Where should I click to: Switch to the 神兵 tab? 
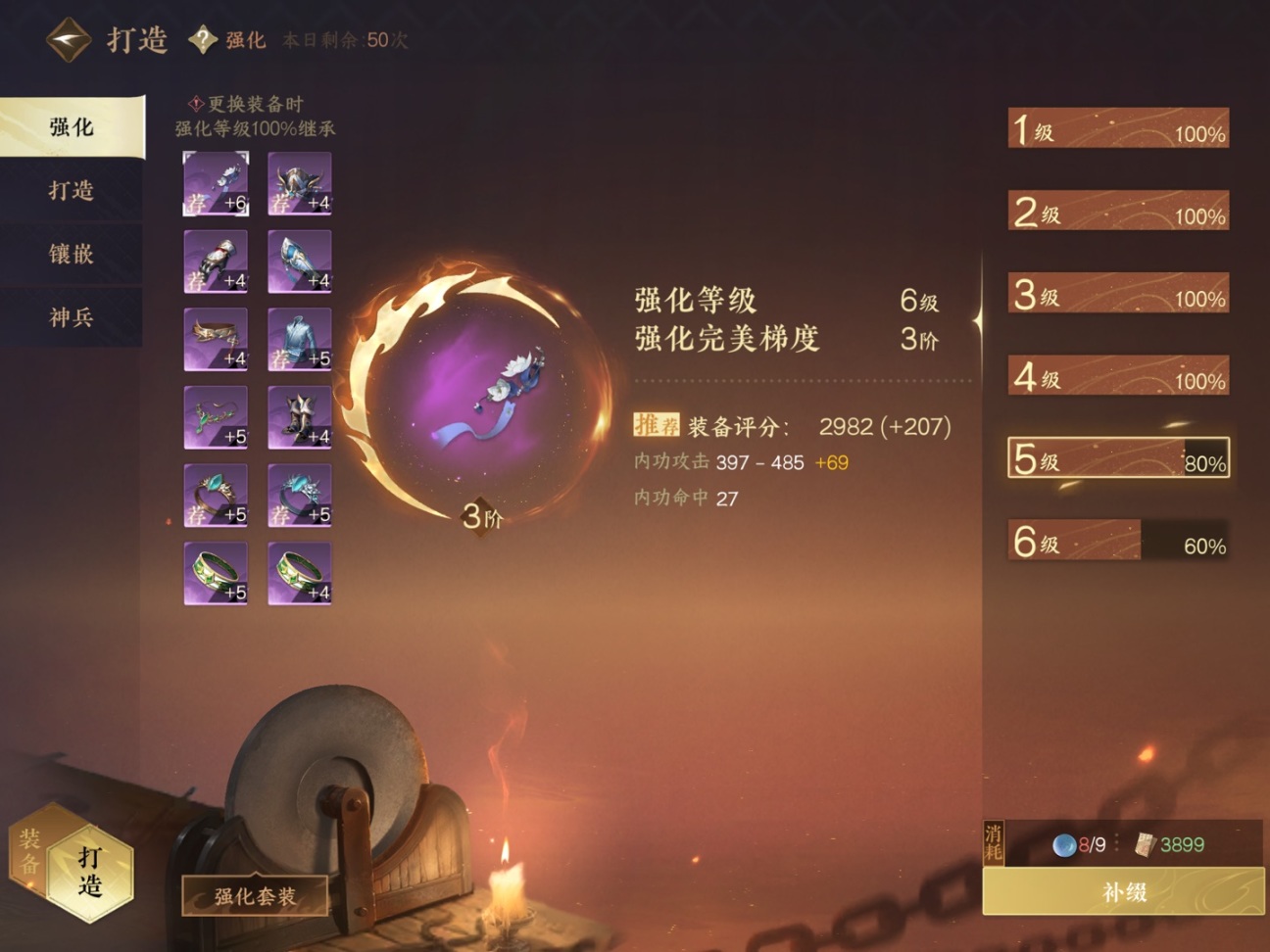point(67,319)
